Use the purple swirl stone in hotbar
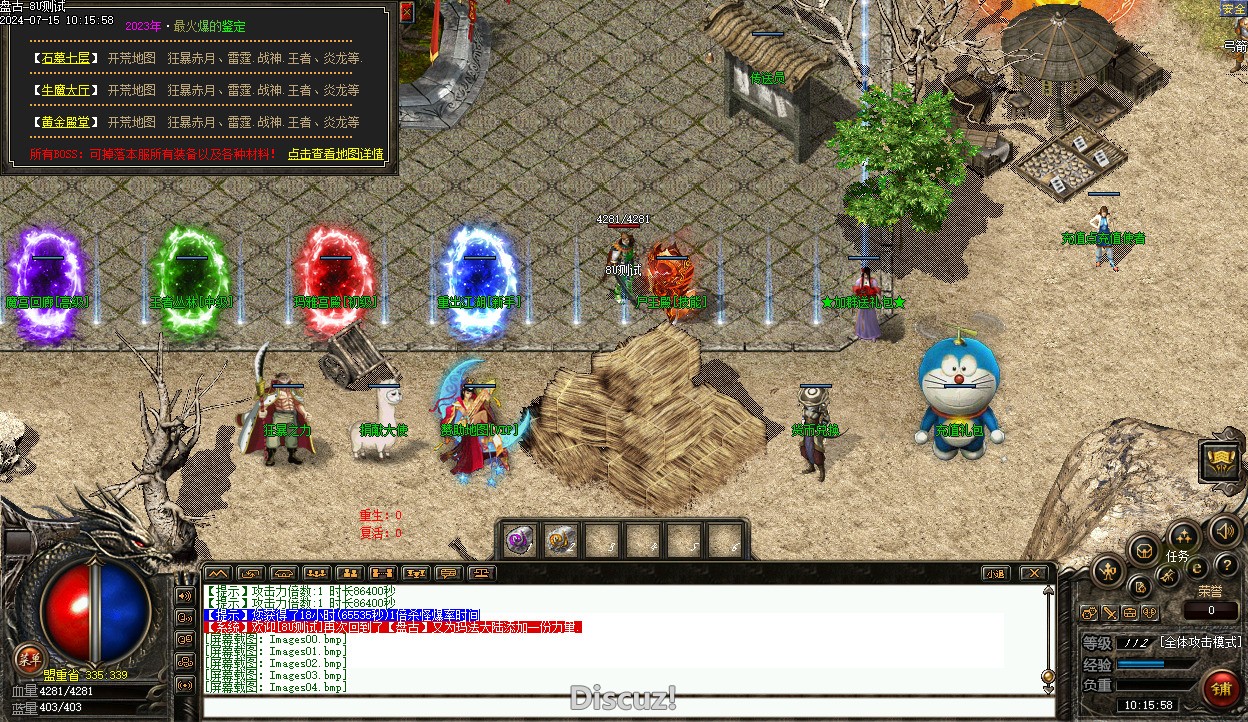 [x=519, y=540]
